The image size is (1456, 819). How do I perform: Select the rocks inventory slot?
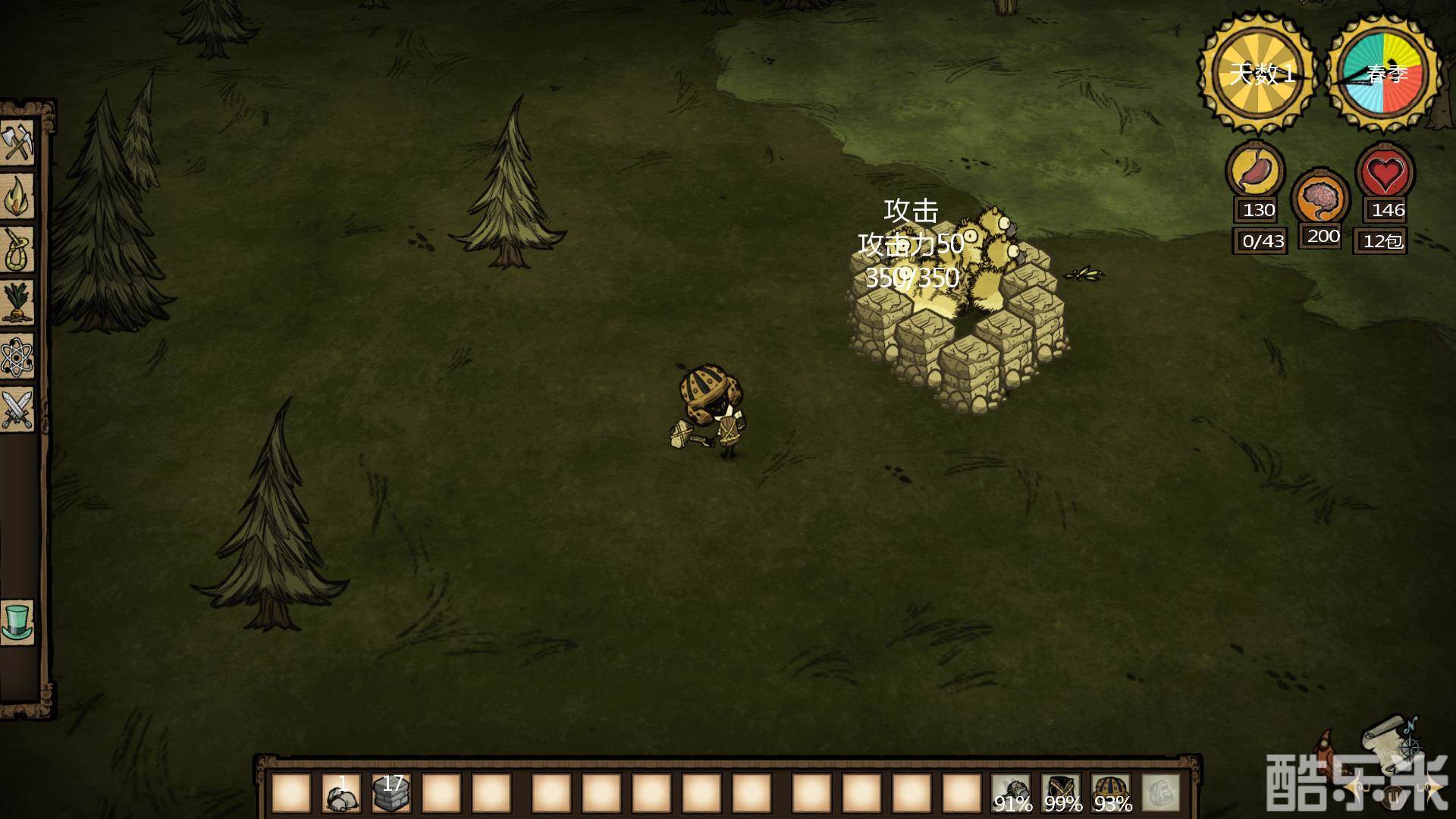tap(342, 793)
